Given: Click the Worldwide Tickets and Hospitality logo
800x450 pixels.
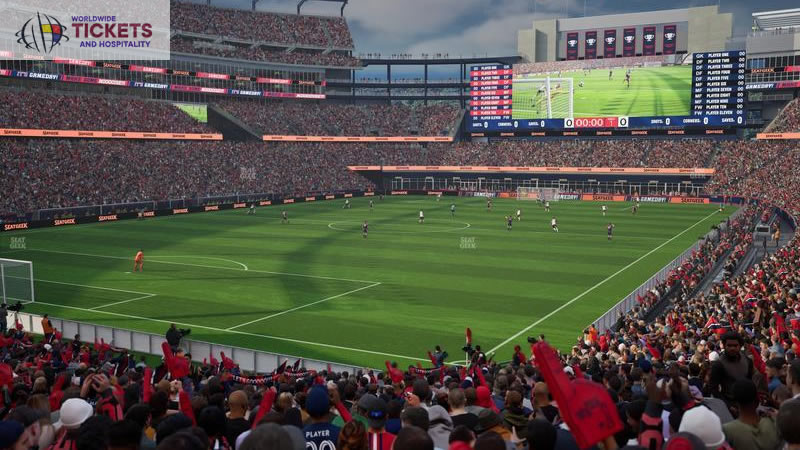Looking at the screenshot, I should pyautogui.click(x=84, y=31).
